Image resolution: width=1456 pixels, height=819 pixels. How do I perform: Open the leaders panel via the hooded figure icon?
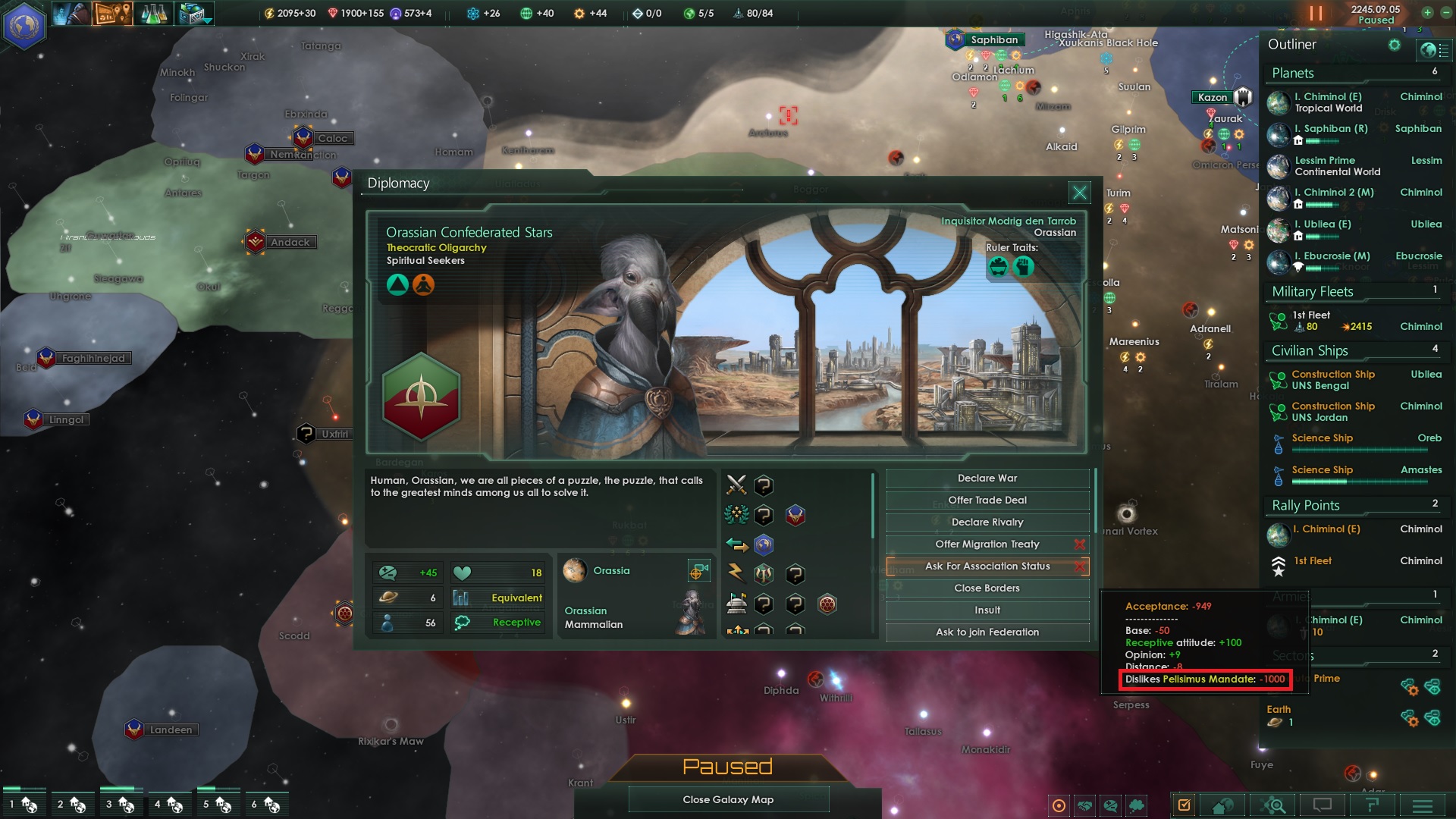click(x=72, y=13)
